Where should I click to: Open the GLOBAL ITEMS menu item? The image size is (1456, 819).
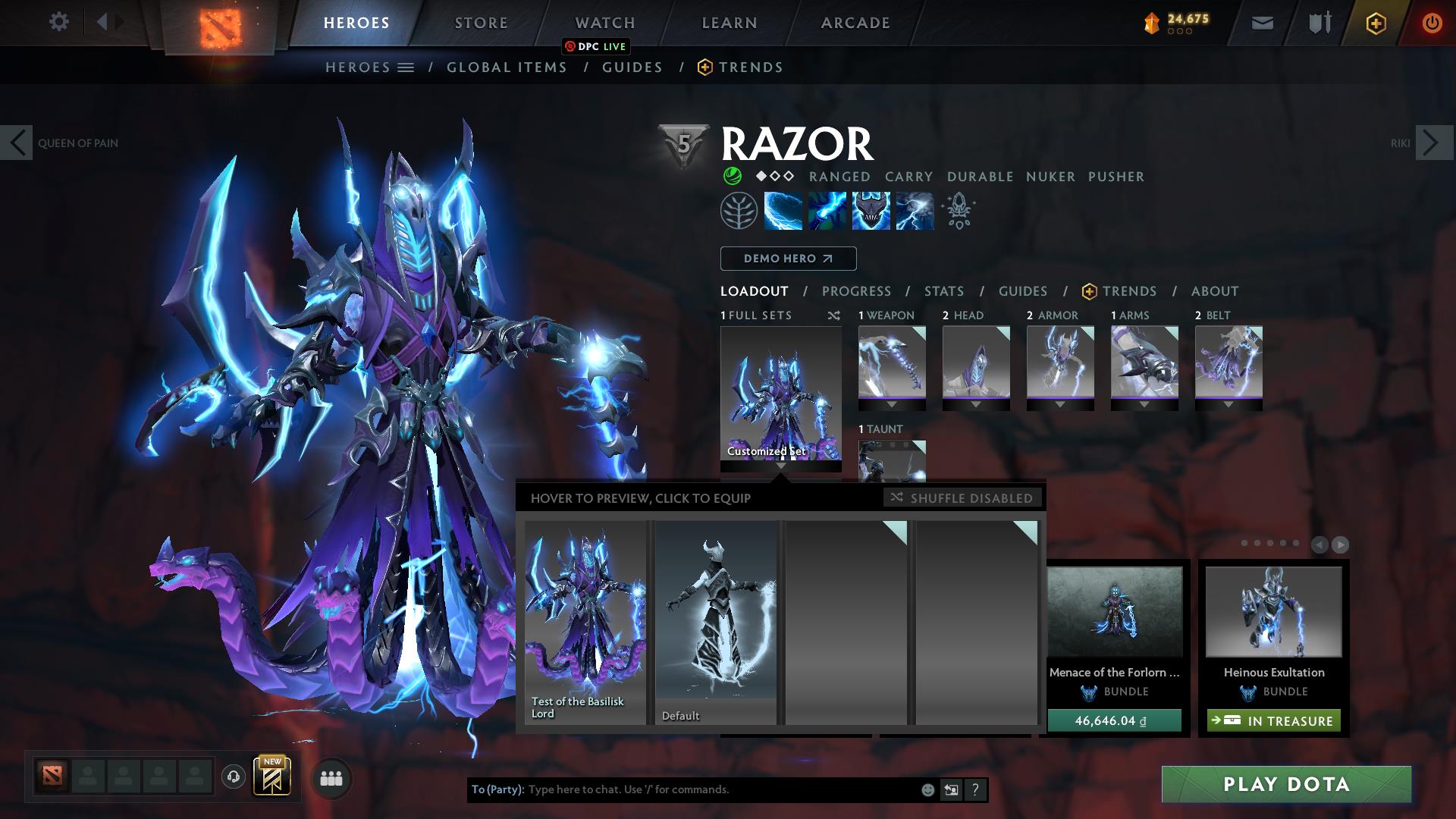pyautogui.click(x=507, y=67)
